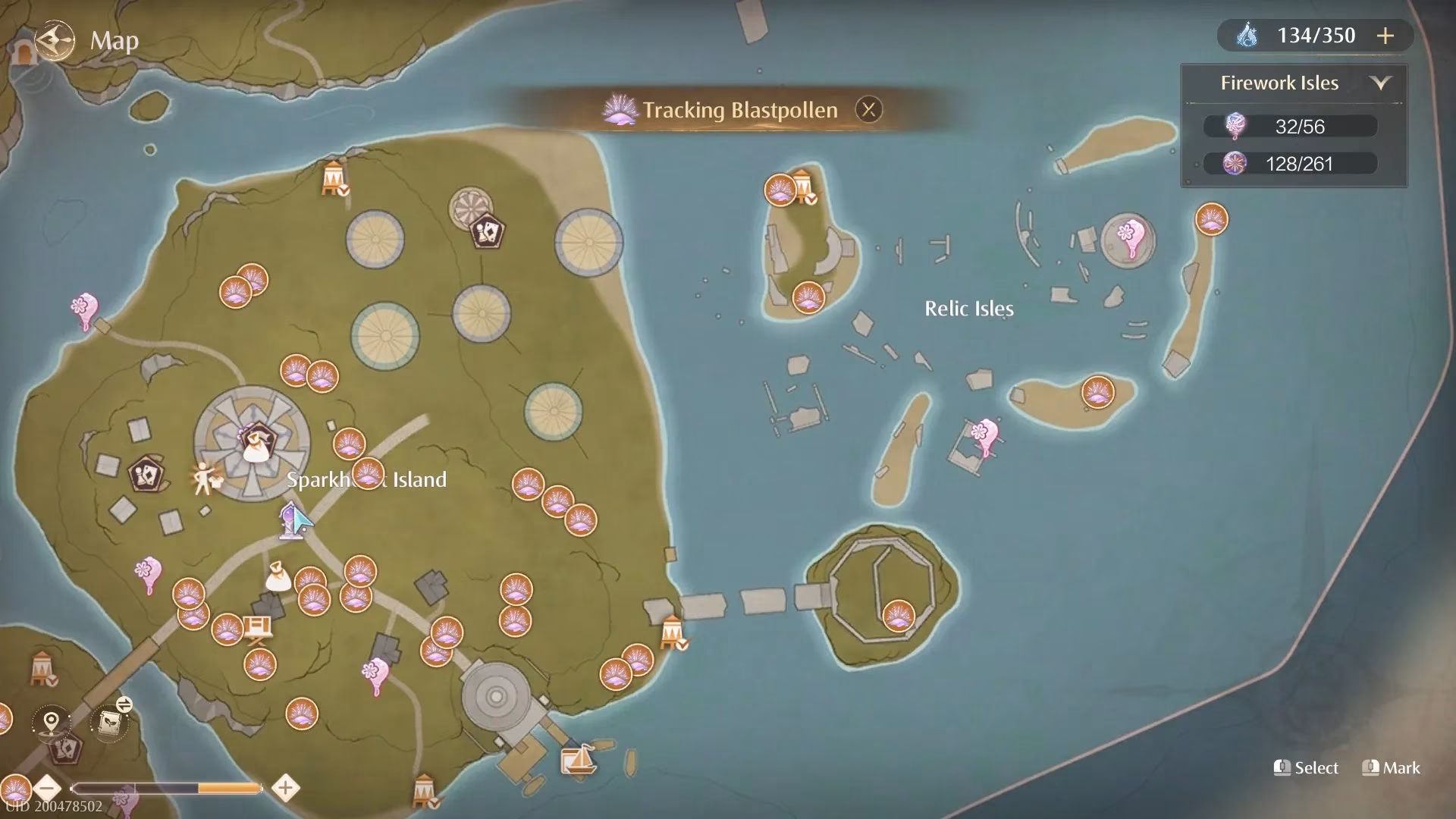This screenshot has height=819, width=1456.
Task: Close the Tracking Blastpollen banner
Action: click(x=868, y=110)
